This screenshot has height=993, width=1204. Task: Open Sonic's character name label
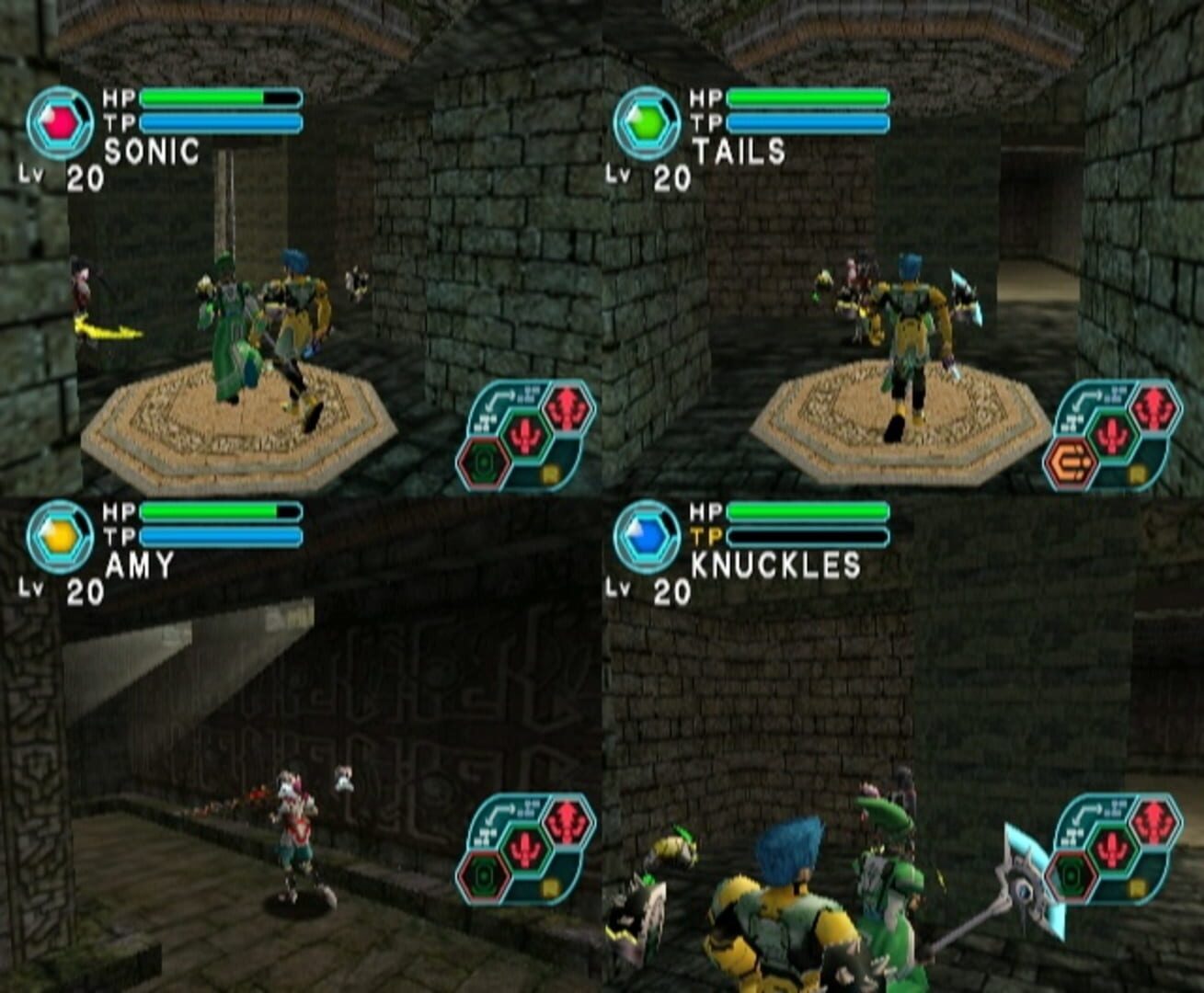coord(152,150)
